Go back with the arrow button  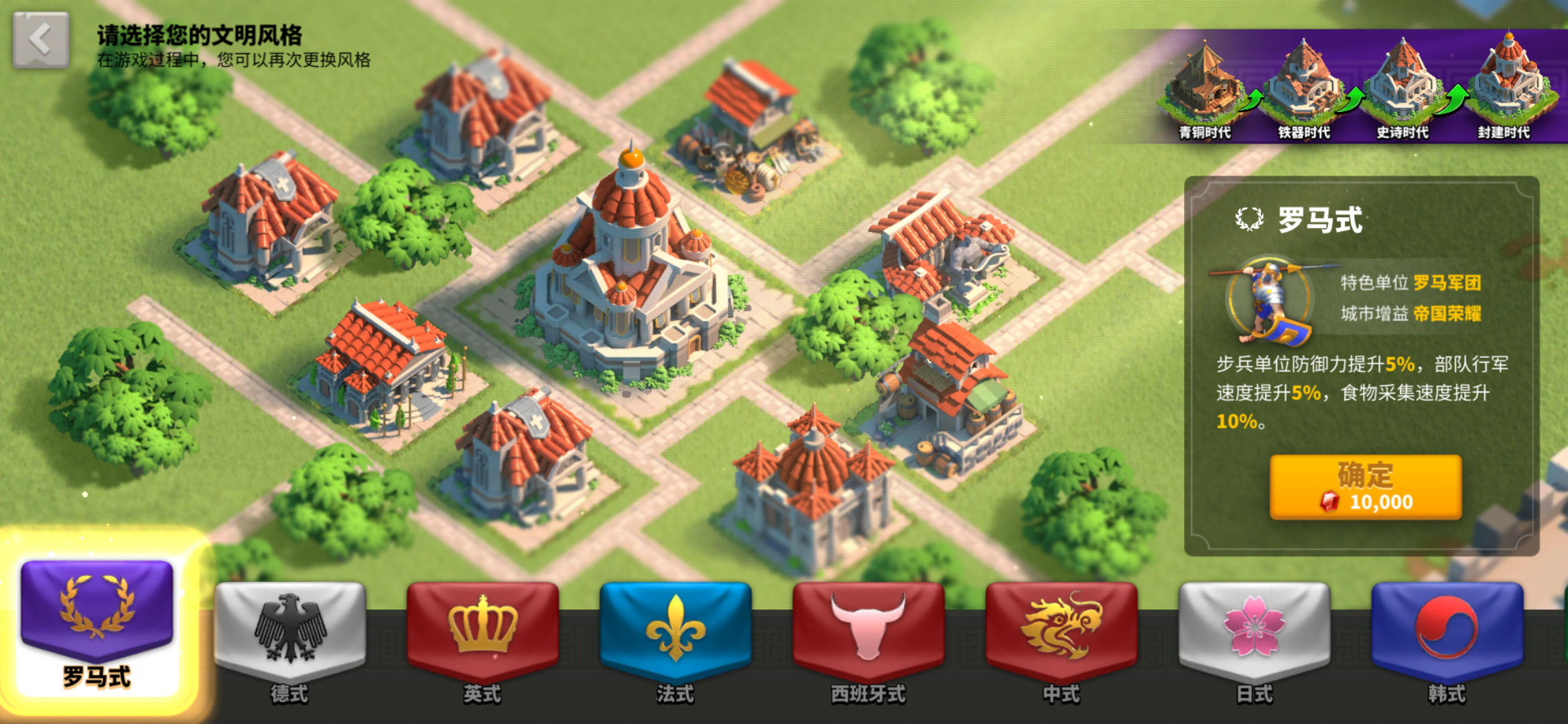[40, 40]
